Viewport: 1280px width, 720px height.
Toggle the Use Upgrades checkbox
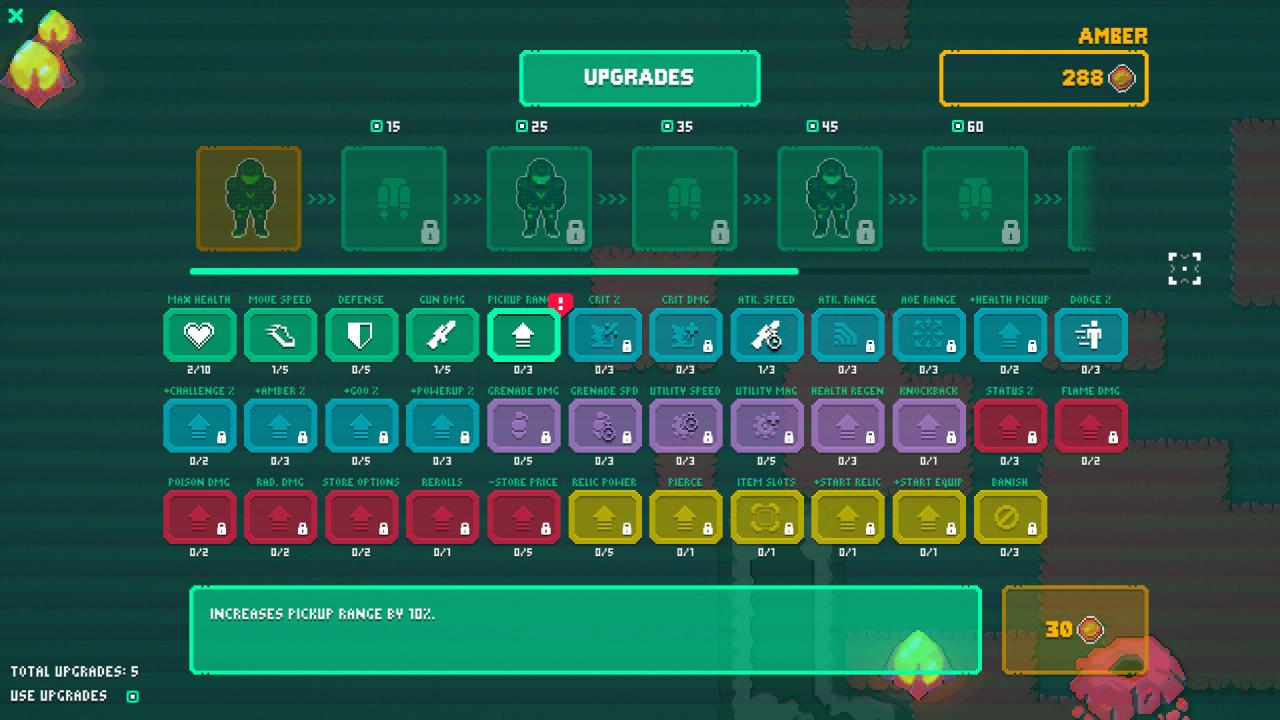[x=133, y=695]
